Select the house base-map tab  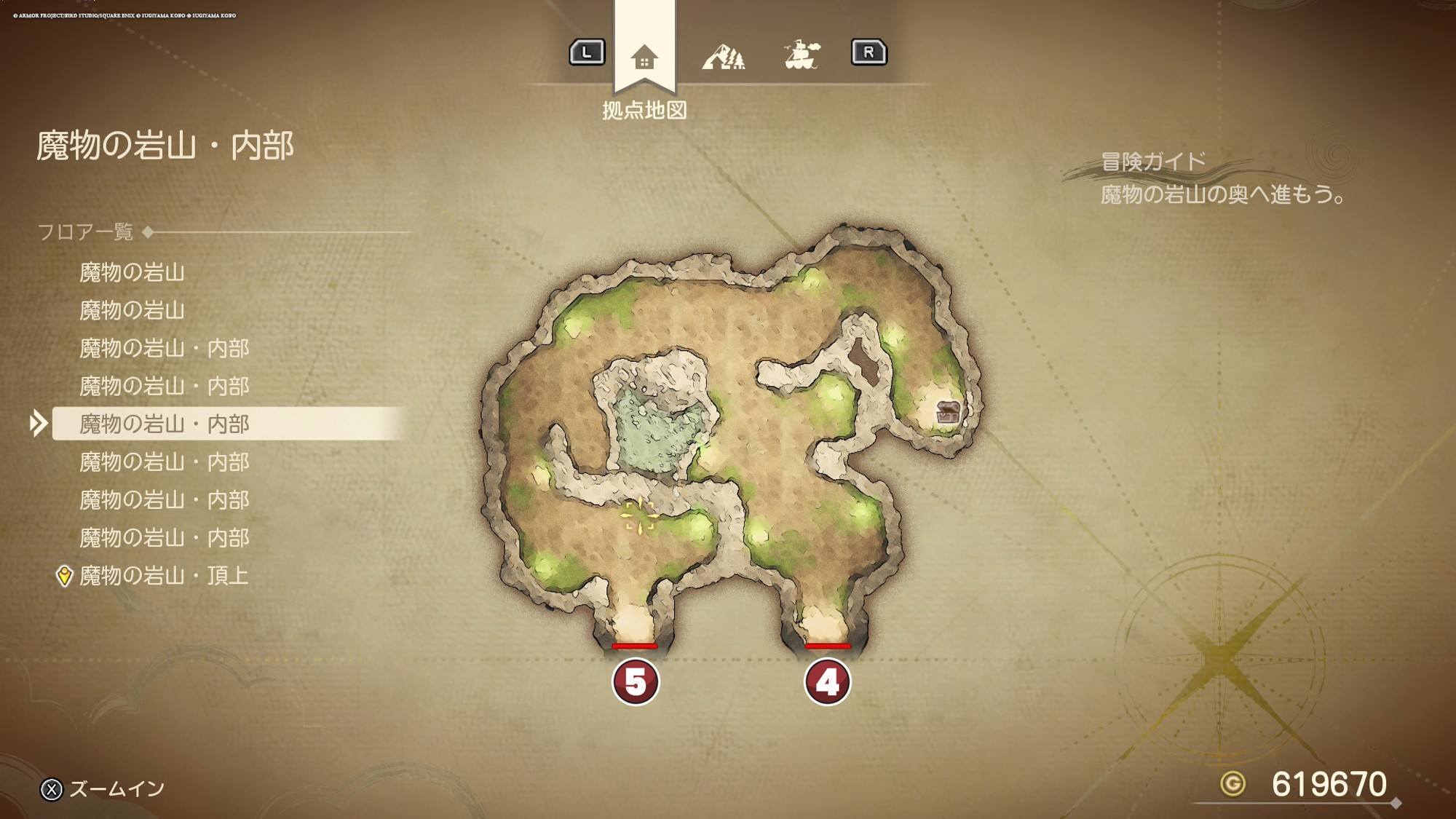pos(644,57)
